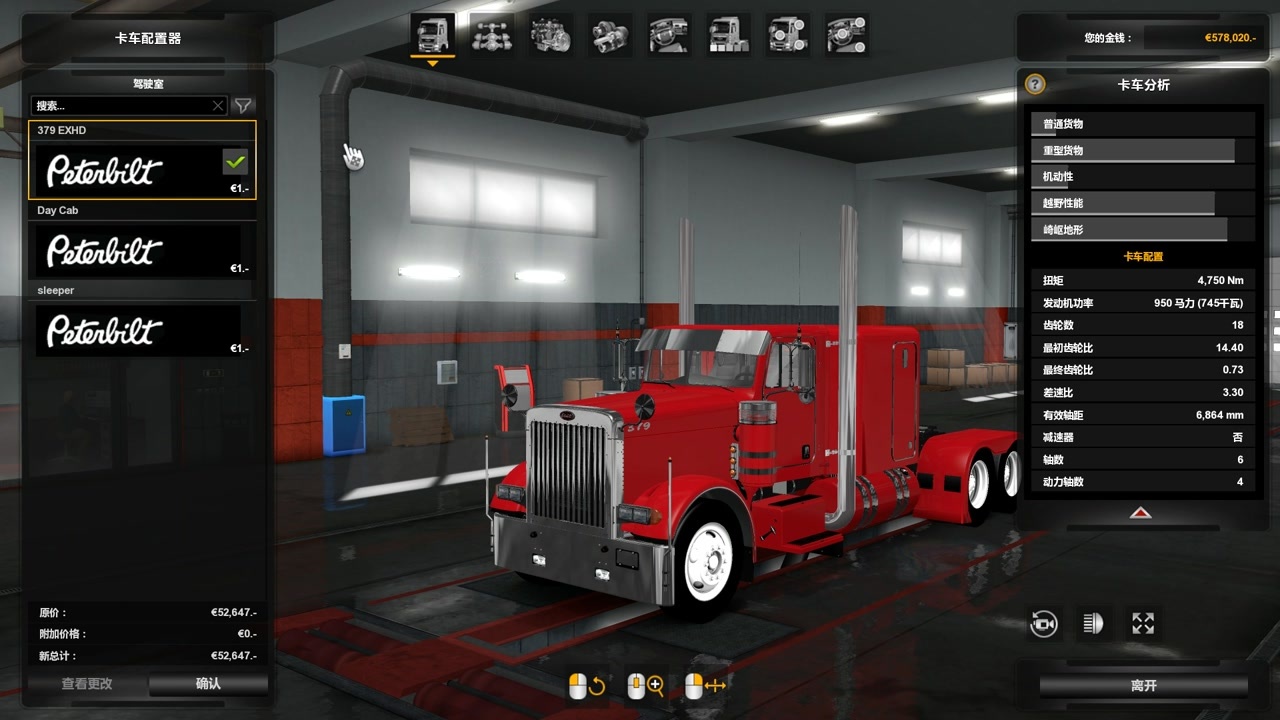
Task: Open the interior steering wheel tab
Action: click(x=669, y=36)
